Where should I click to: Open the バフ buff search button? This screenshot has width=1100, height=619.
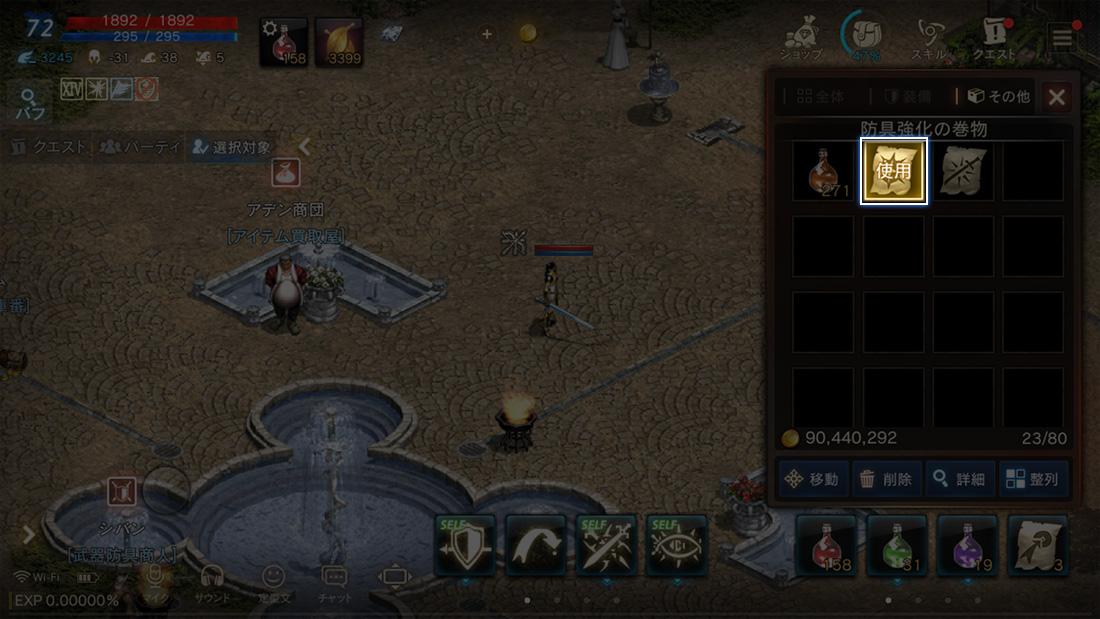(x=31, y=104)
